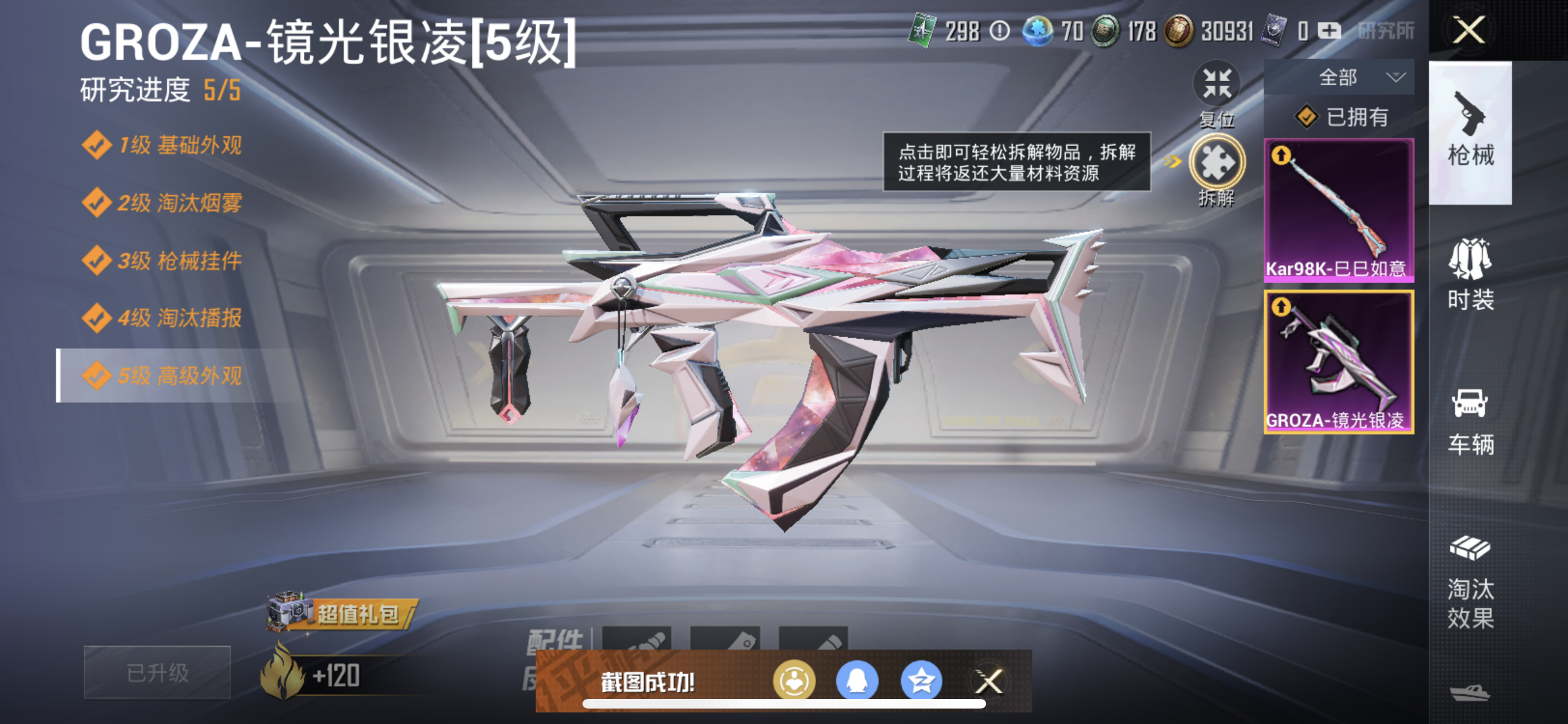Open the 时装 outfits tab
The image size is (1568, 724).
click(1470, 275)
